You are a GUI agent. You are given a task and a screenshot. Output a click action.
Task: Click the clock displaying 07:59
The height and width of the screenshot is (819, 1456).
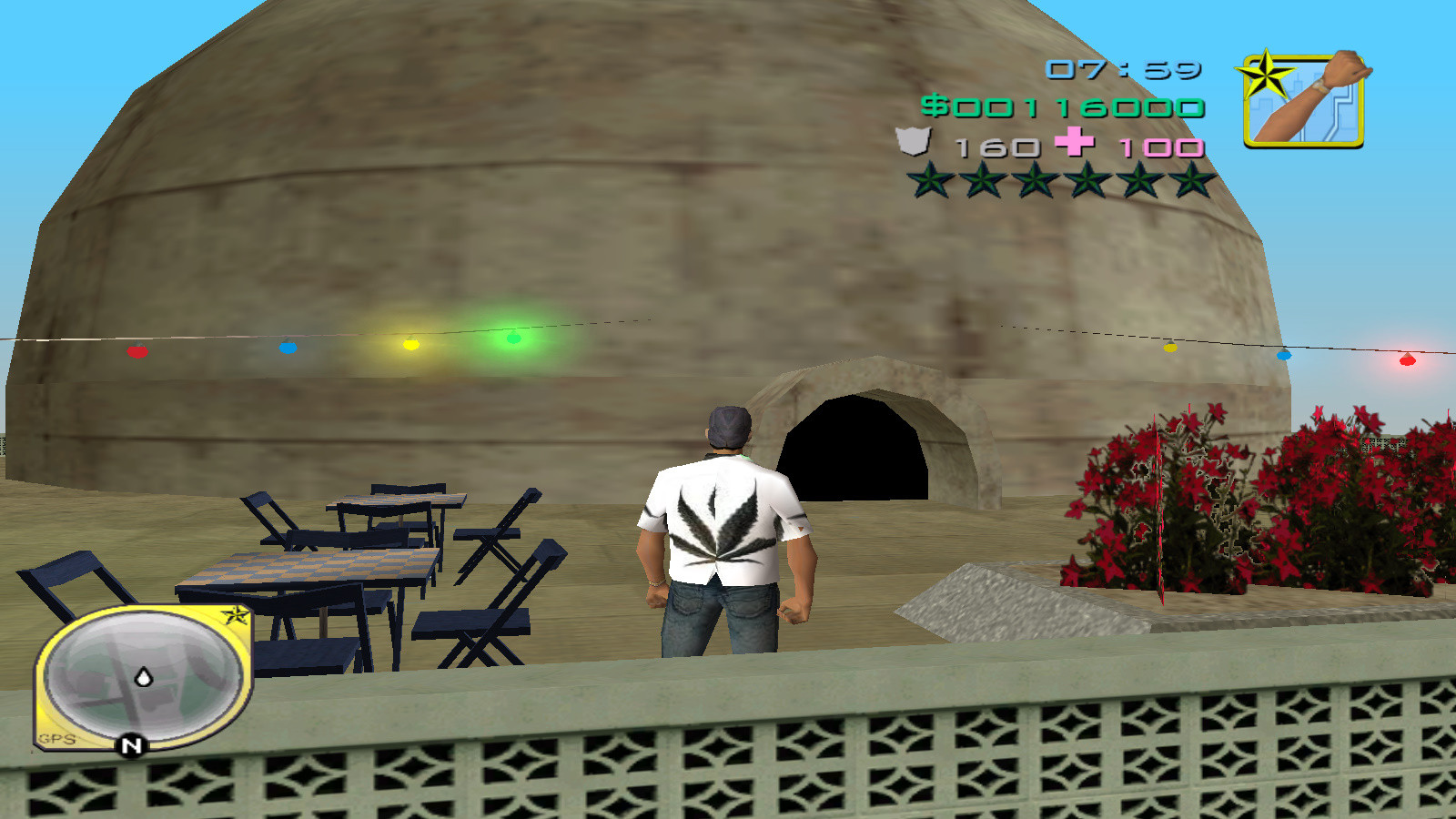pos(1124,67)
